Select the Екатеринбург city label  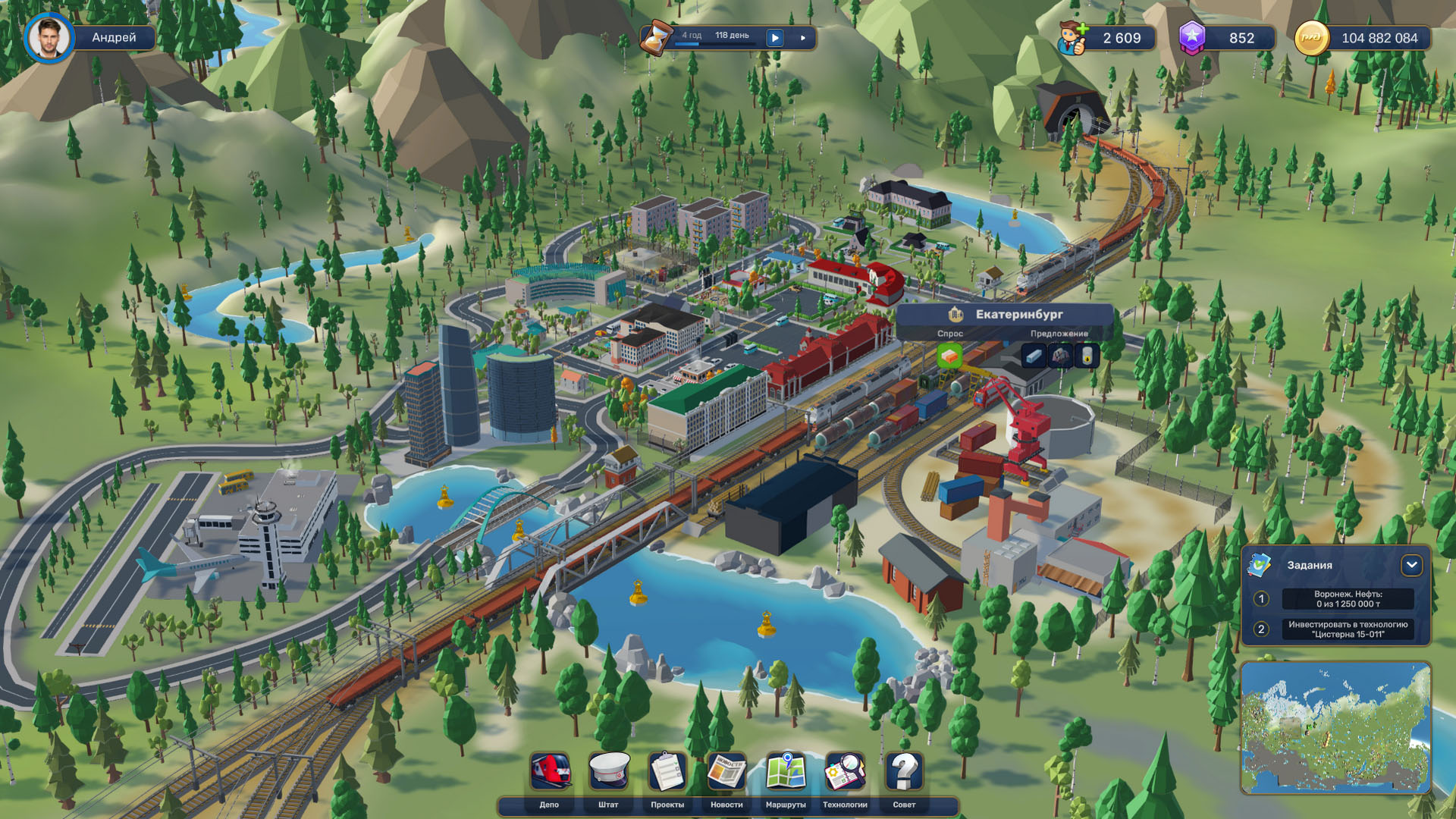pos(1018,314)
